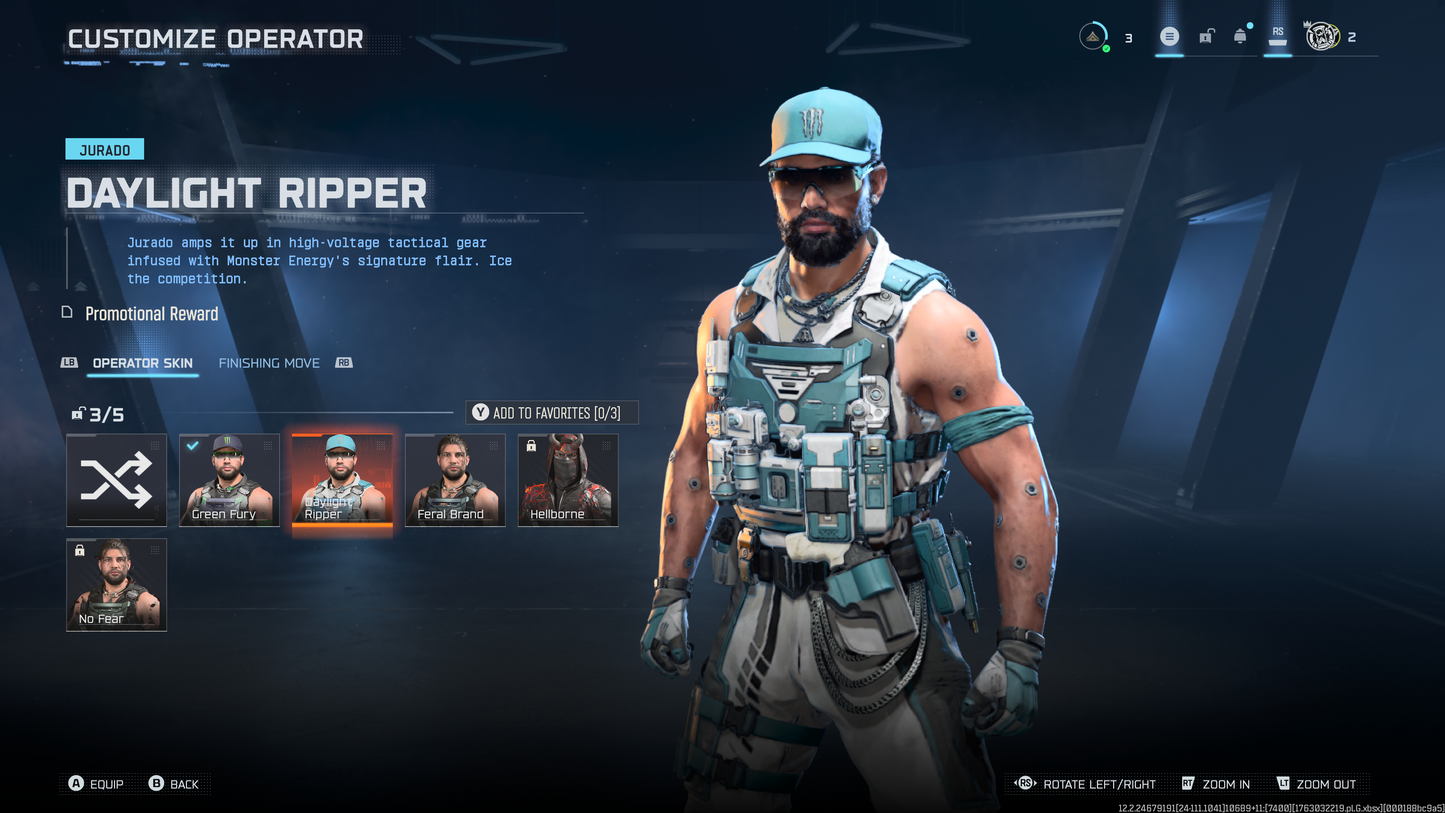Screen dimensions: 1445x813
Task: Click the RS rotate stick icon
Action: click(1025, 784)
